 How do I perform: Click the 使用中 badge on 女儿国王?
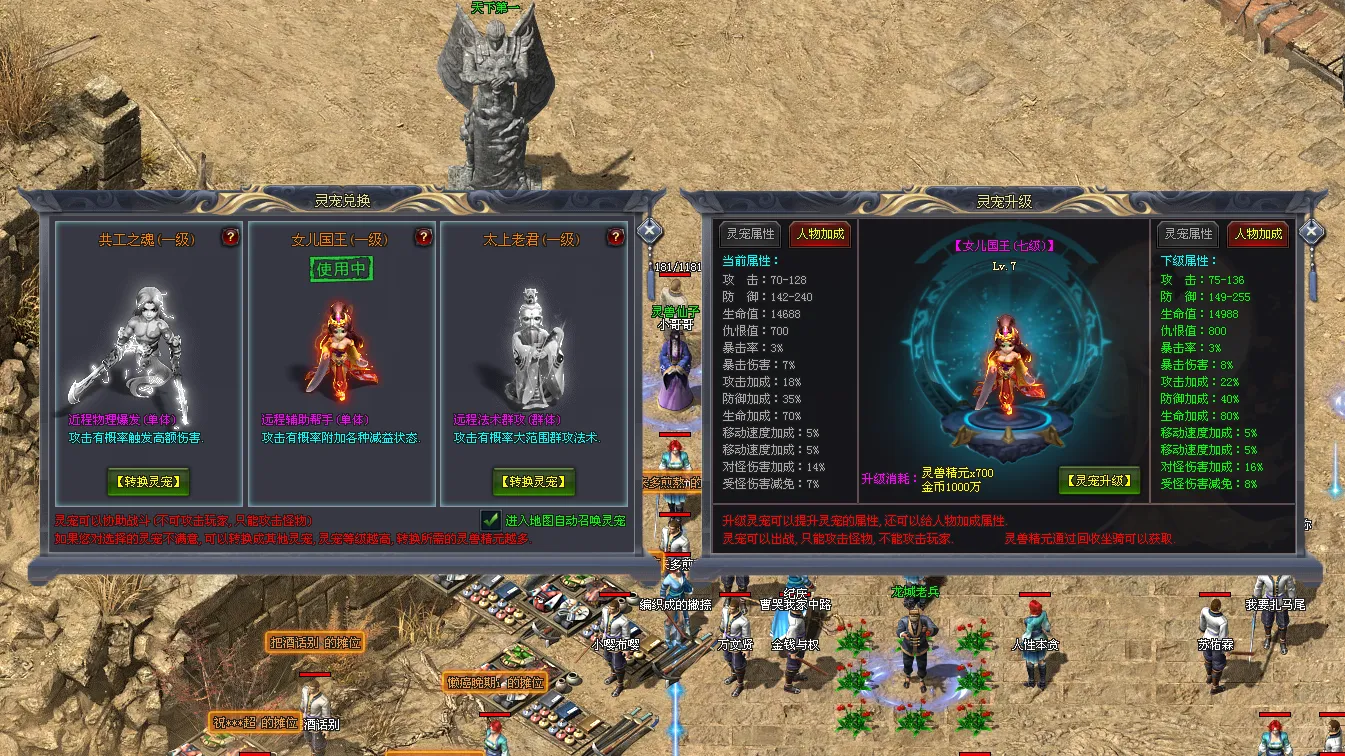pos(341,269)
